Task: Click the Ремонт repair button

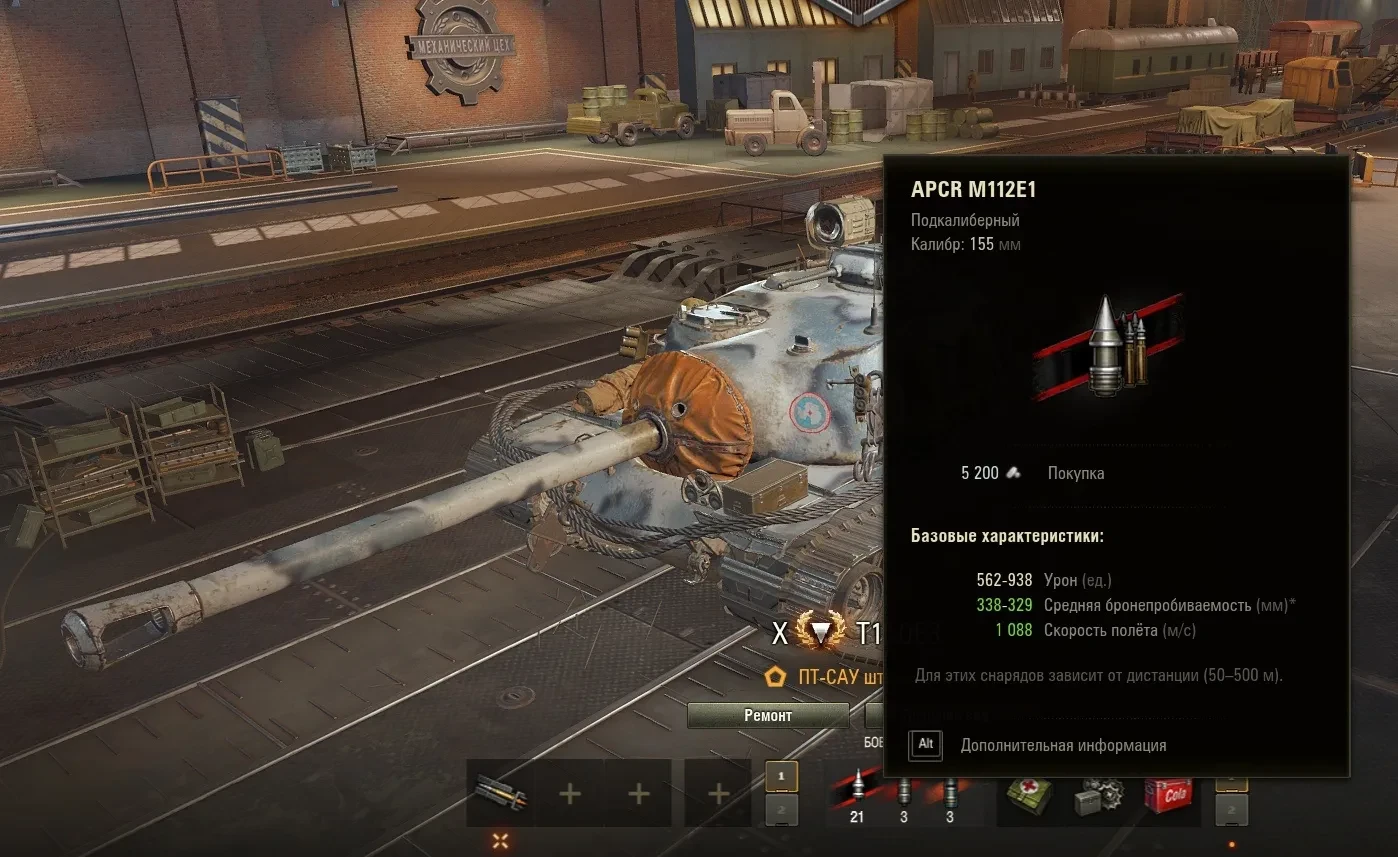Action: (x=767, y=715)
